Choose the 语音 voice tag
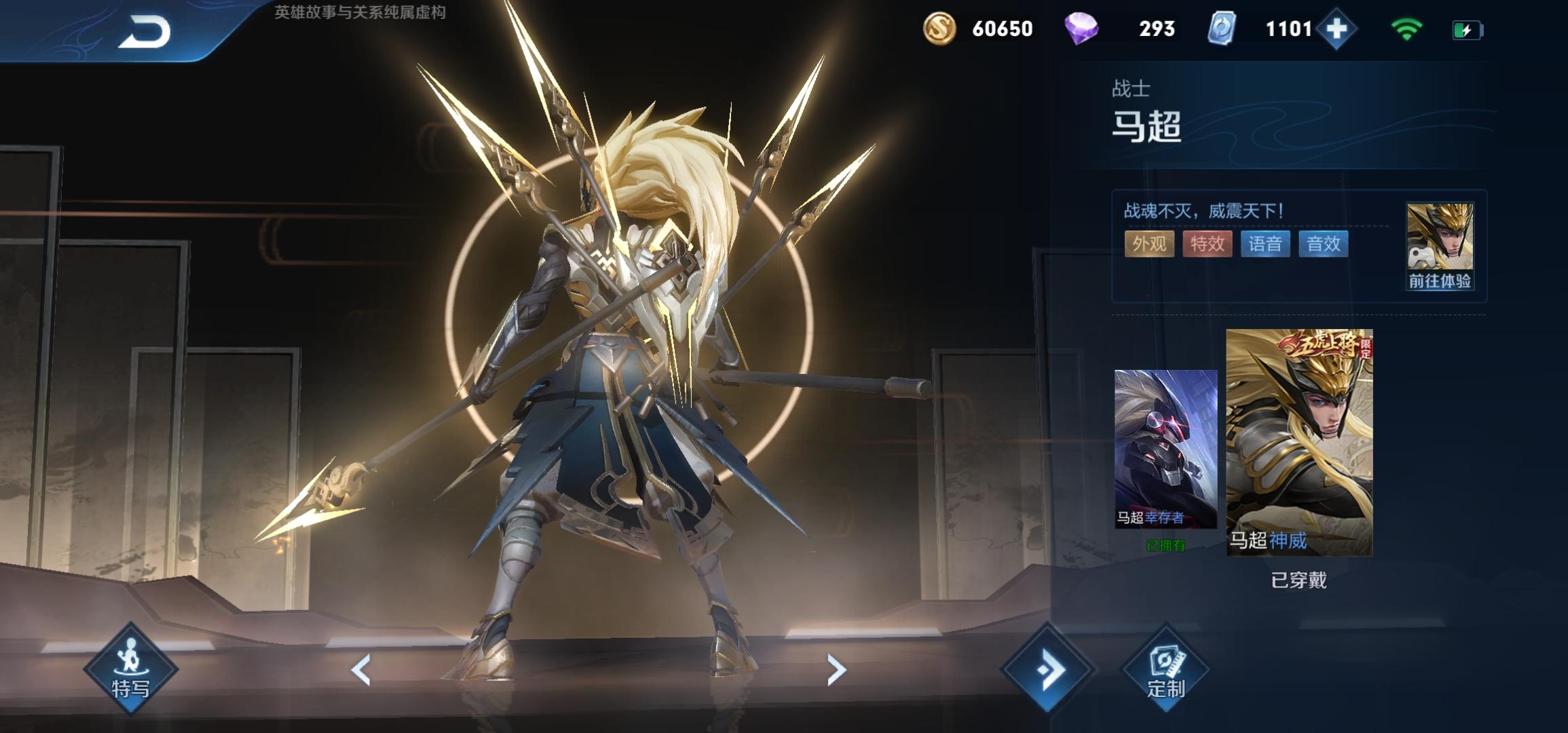 pos(1265,244)
